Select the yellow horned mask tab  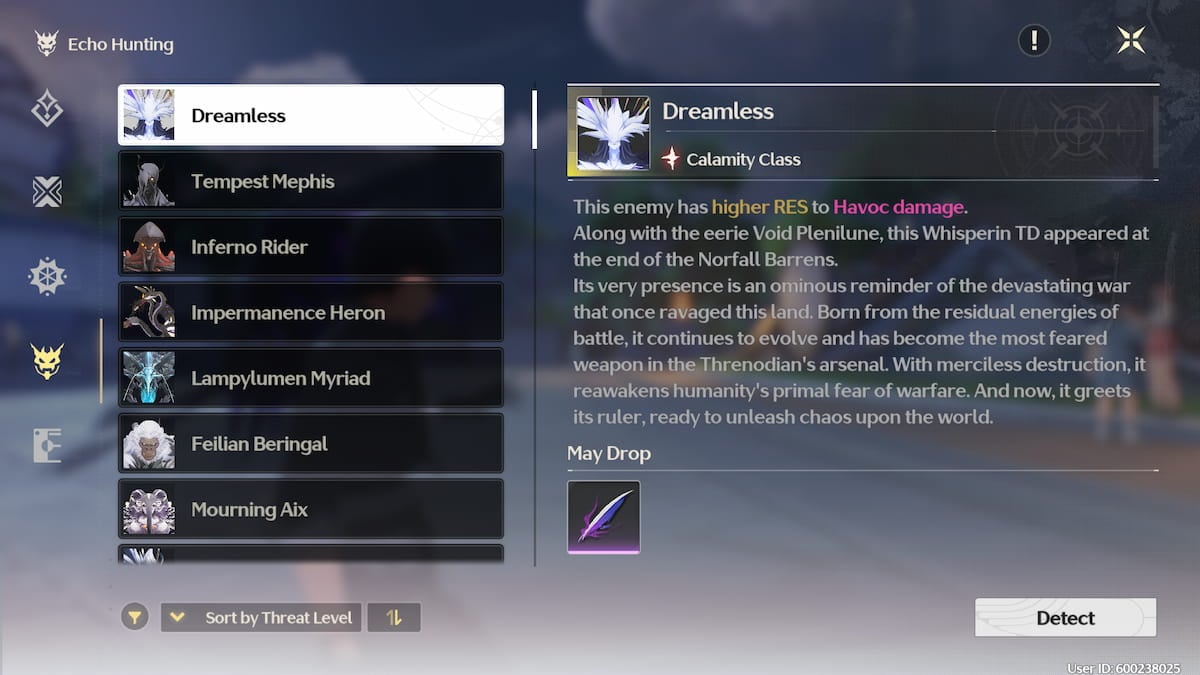tap(47, 361)
